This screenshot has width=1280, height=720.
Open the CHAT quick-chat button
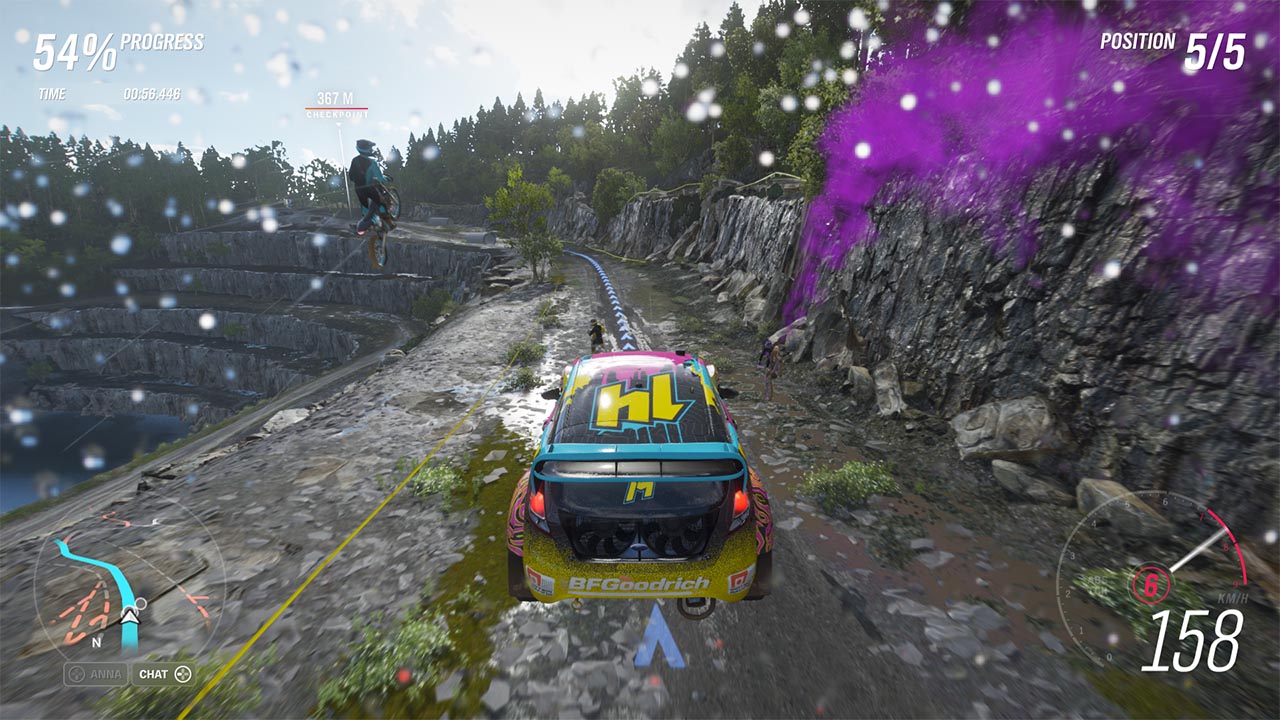click(164, 674)
